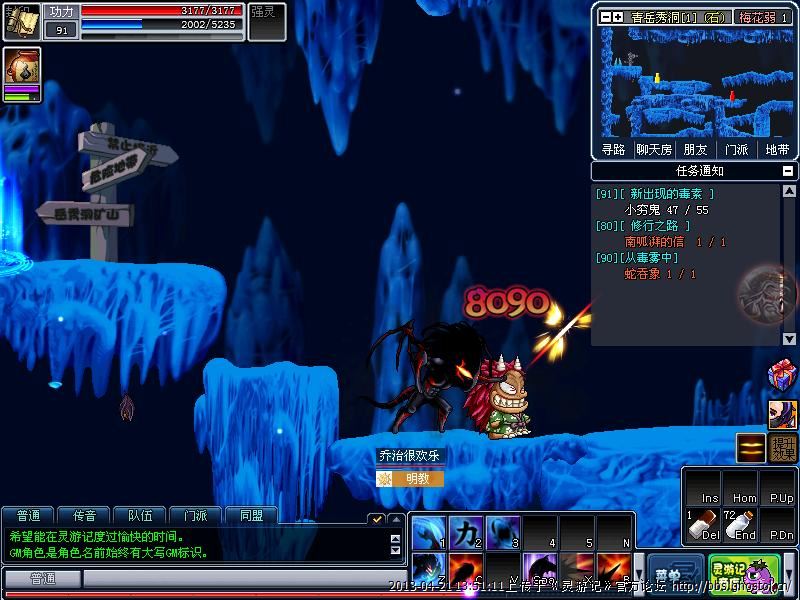
Task: Open the 门派 sect panel
Action: pos(736,150)
